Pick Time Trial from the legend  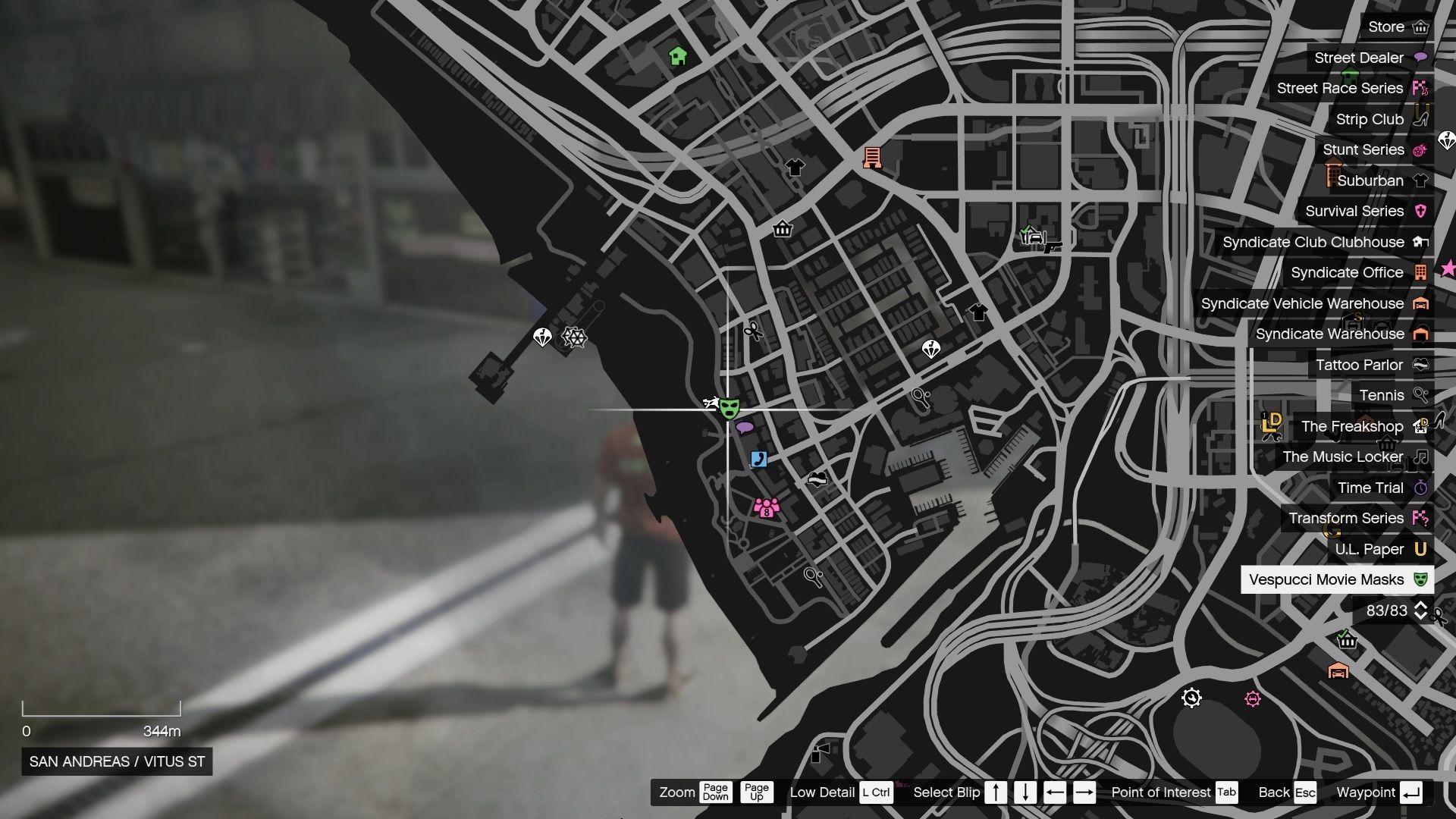(x=1381, y=488)
